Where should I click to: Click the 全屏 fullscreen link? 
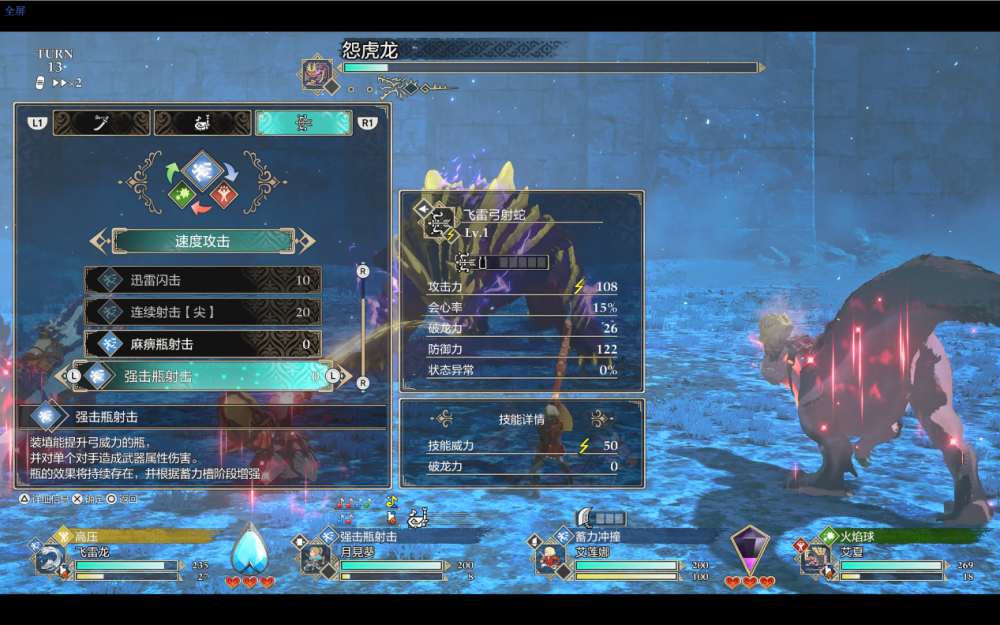pyautogui.click(x=15, y=11)
